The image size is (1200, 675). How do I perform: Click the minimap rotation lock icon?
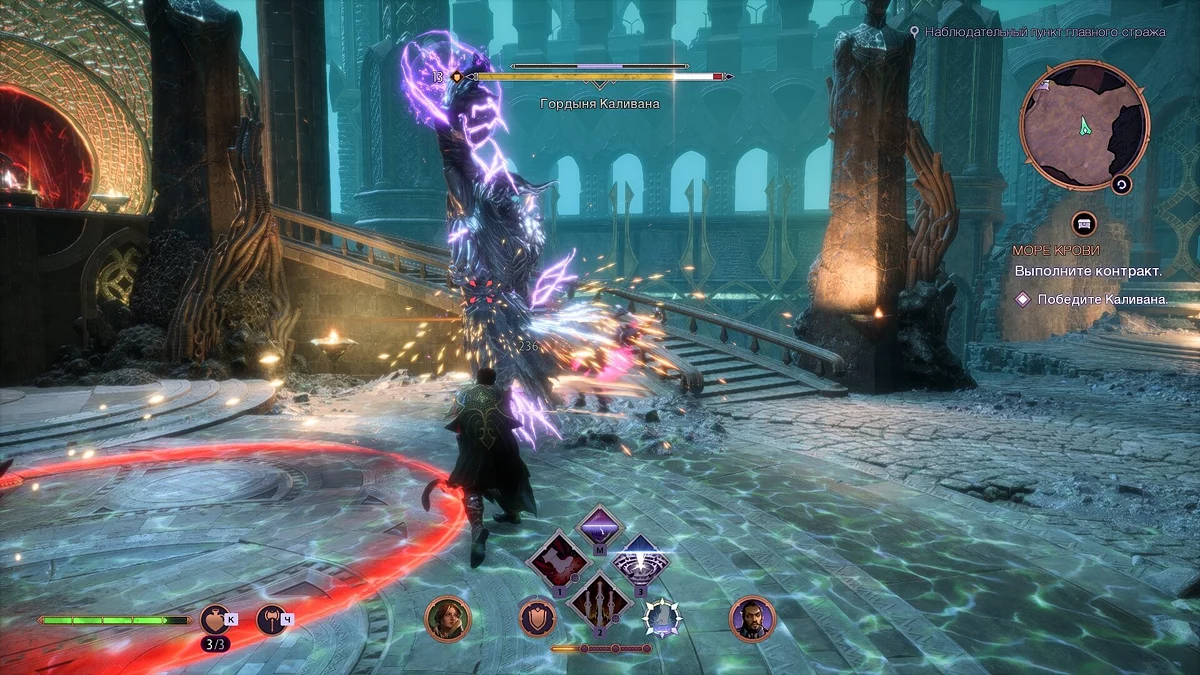click(1121, 184)
